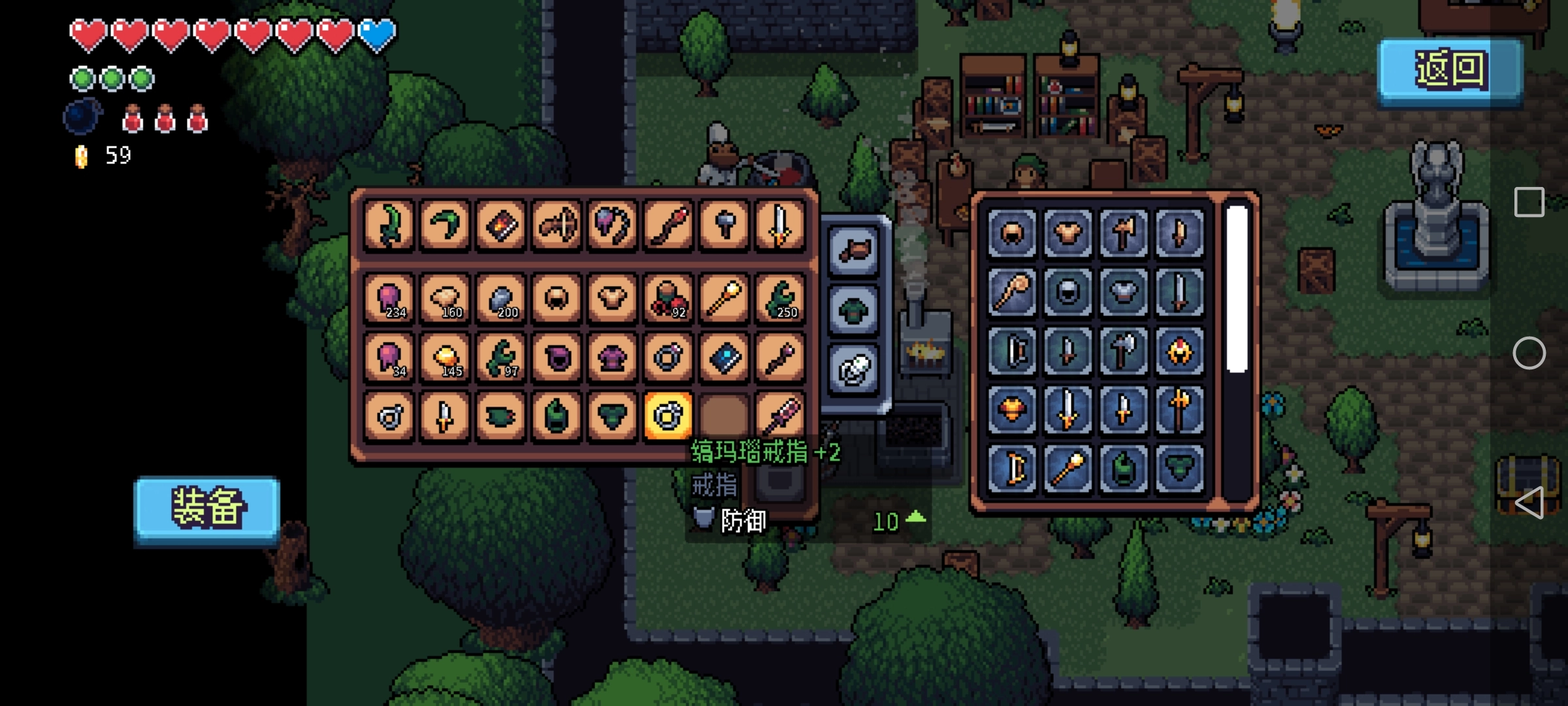Select the fire spellbook item
1568x706 pixels.
(x=500, y=226)
